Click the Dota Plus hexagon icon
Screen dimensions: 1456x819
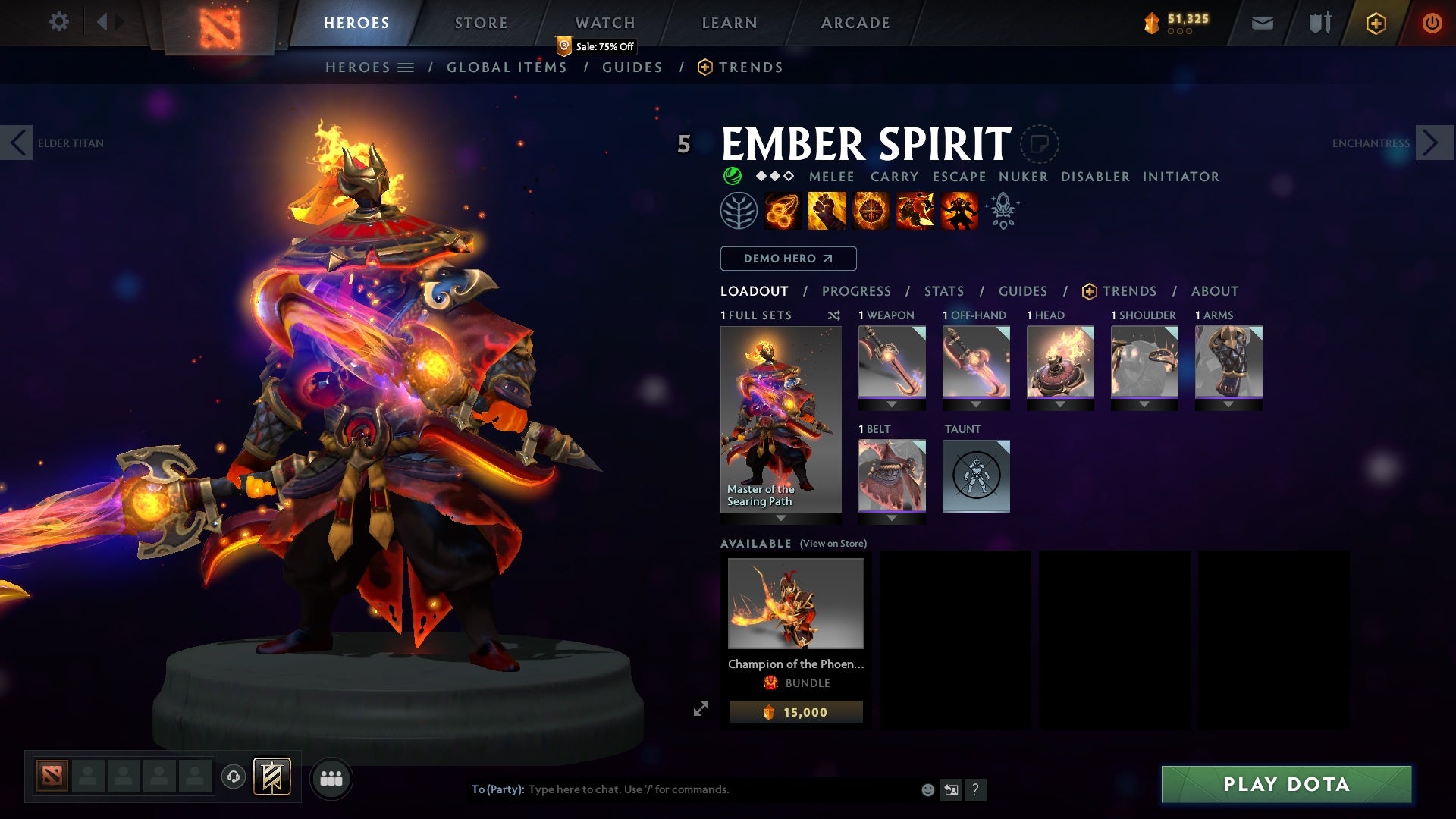point(1375,23)
